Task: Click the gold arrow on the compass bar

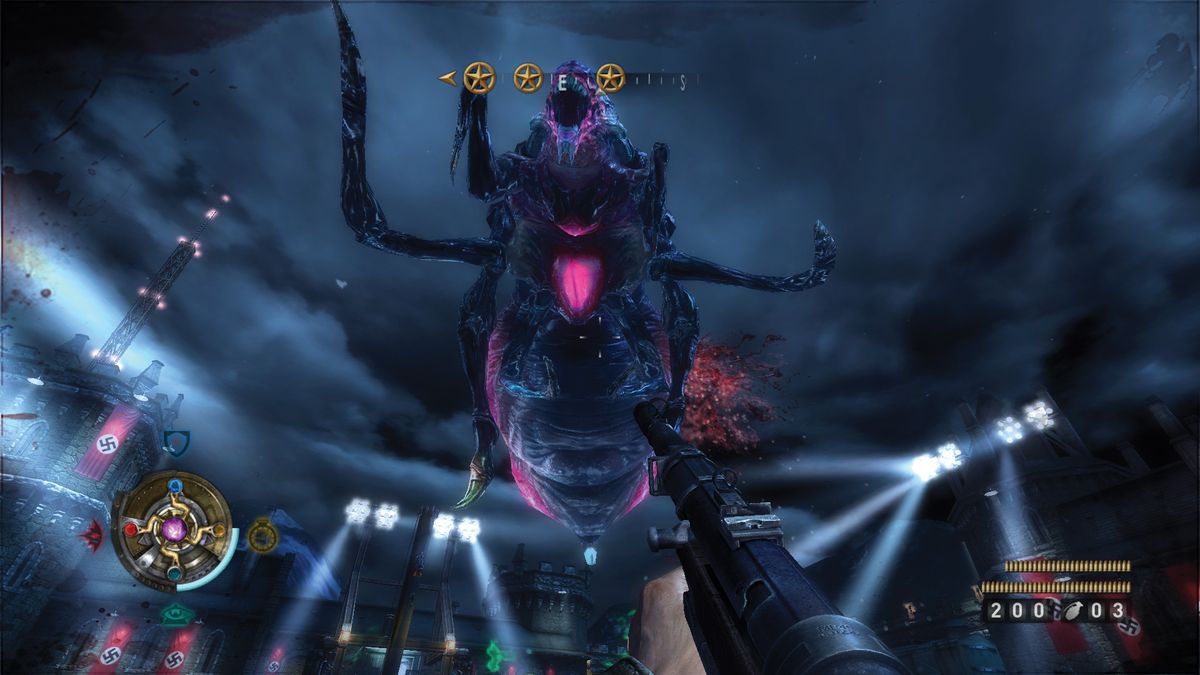Action: [449, 77]
